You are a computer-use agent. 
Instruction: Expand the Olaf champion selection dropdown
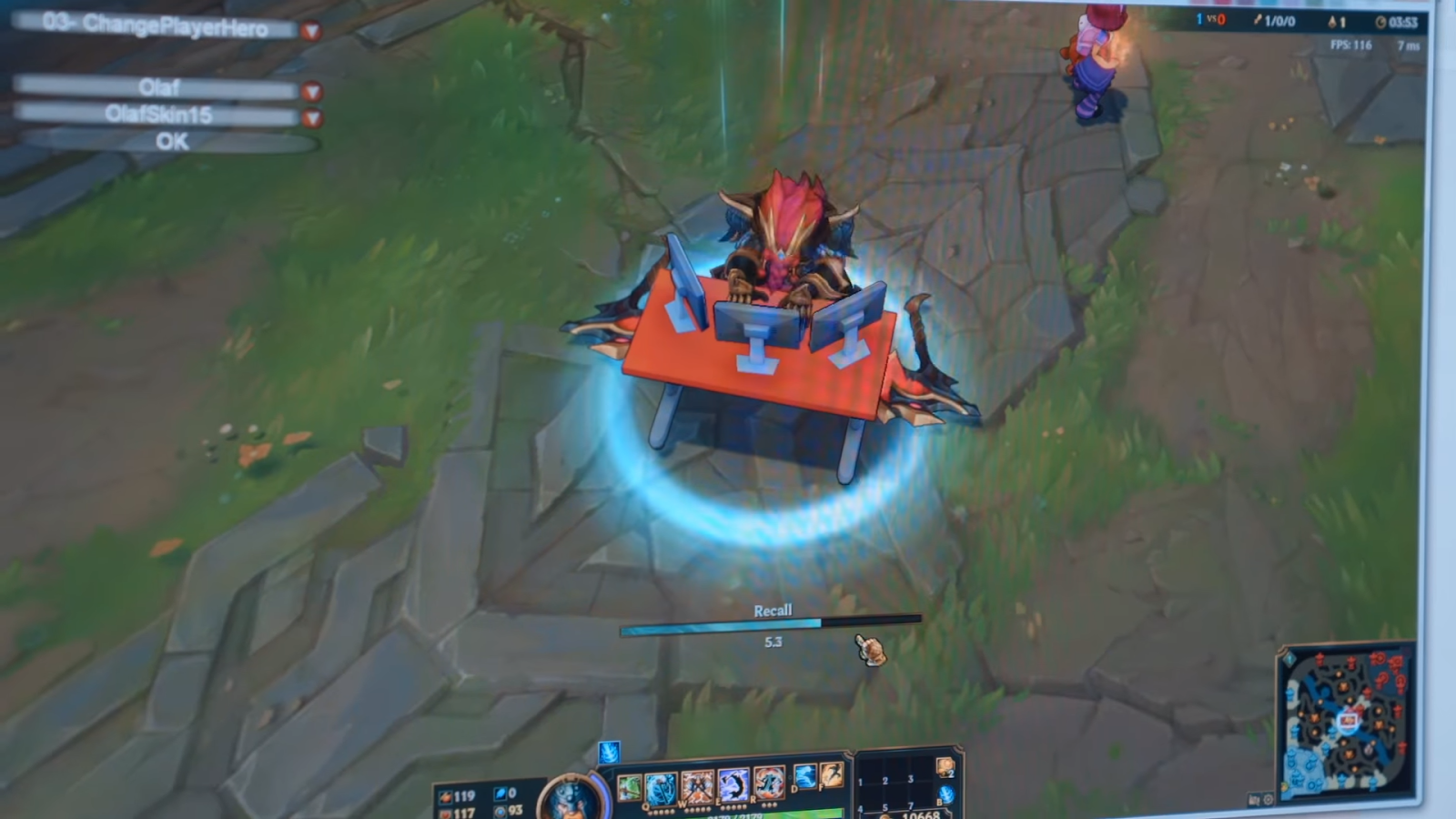[312, 90]
